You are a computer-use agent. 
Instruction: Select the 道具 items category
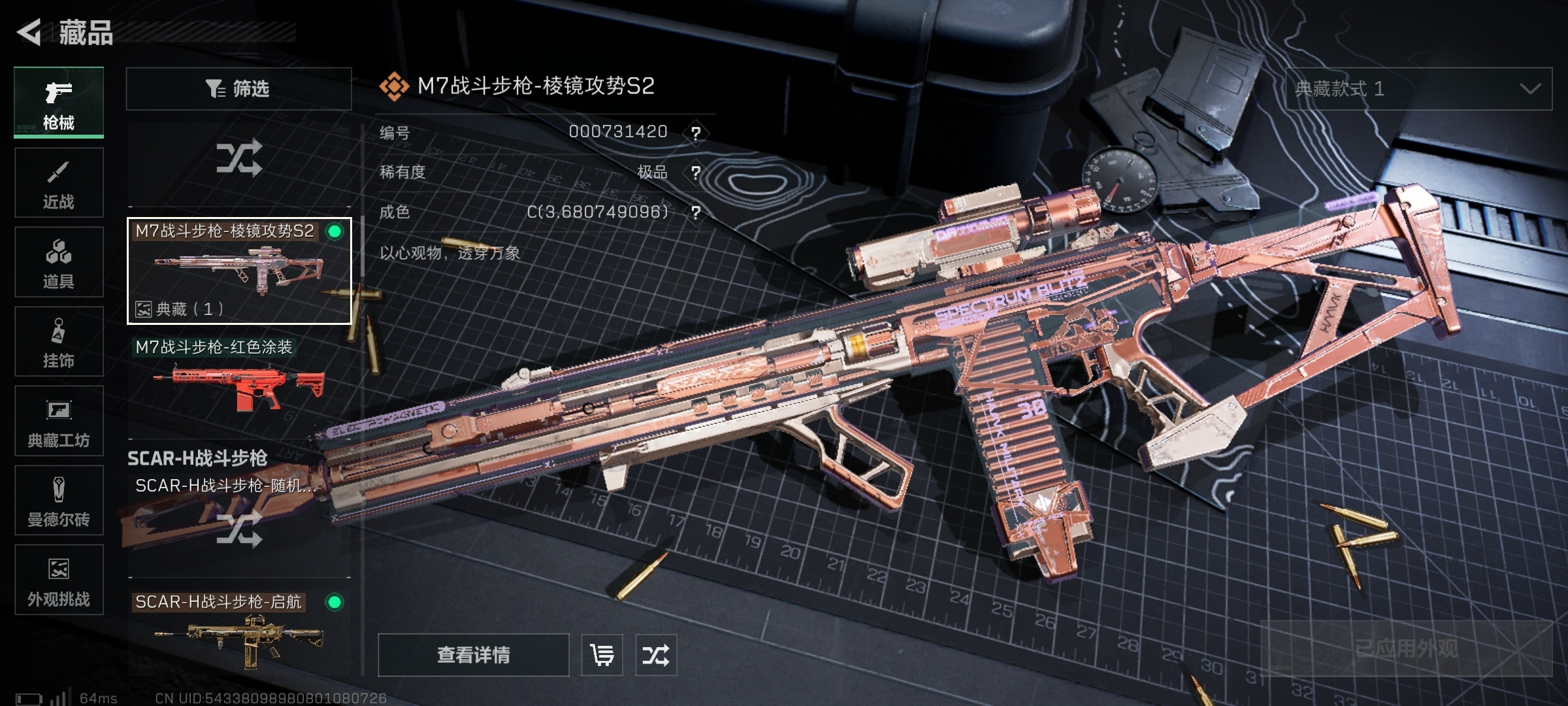pos(59,262)
